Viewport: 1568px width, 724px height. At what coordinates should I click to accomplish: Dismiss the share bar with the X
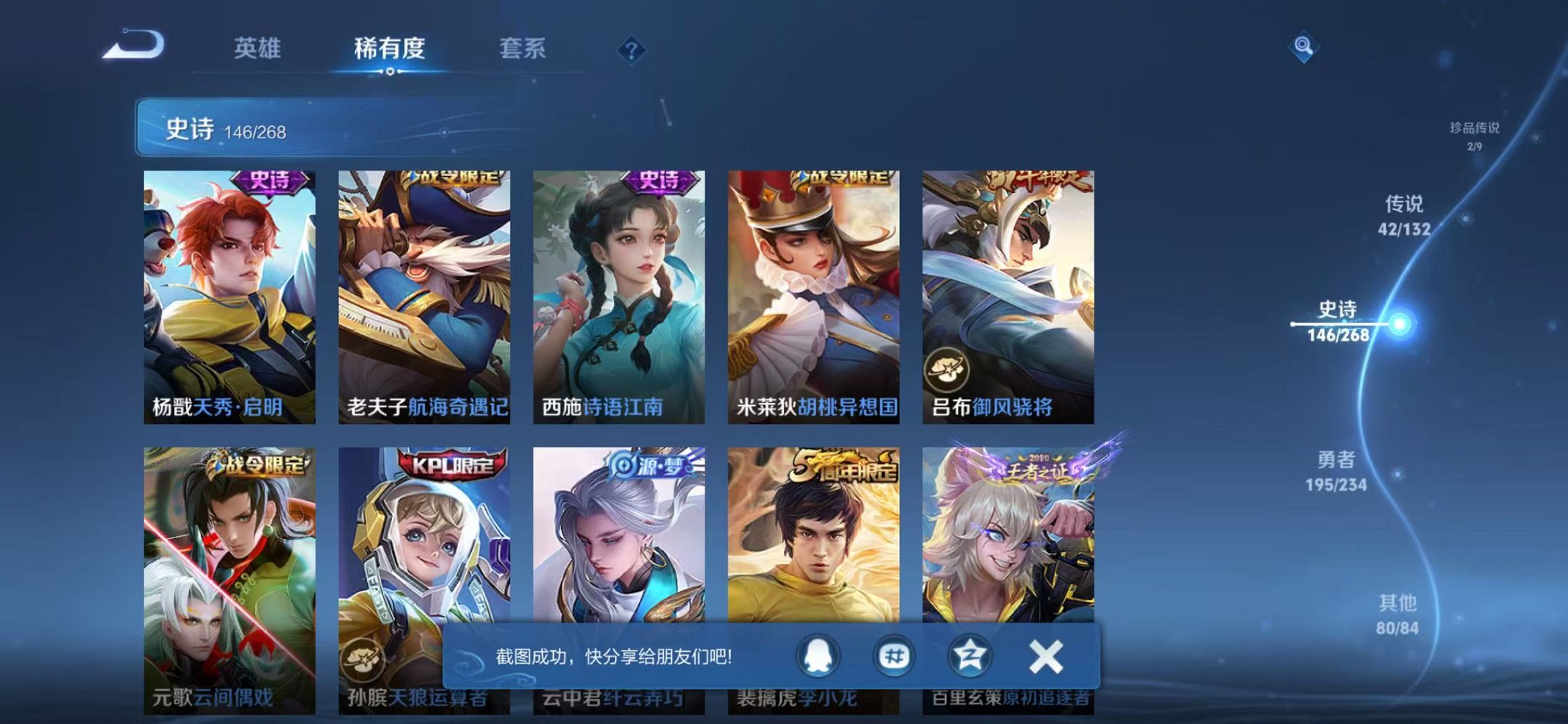point(1045,655)
